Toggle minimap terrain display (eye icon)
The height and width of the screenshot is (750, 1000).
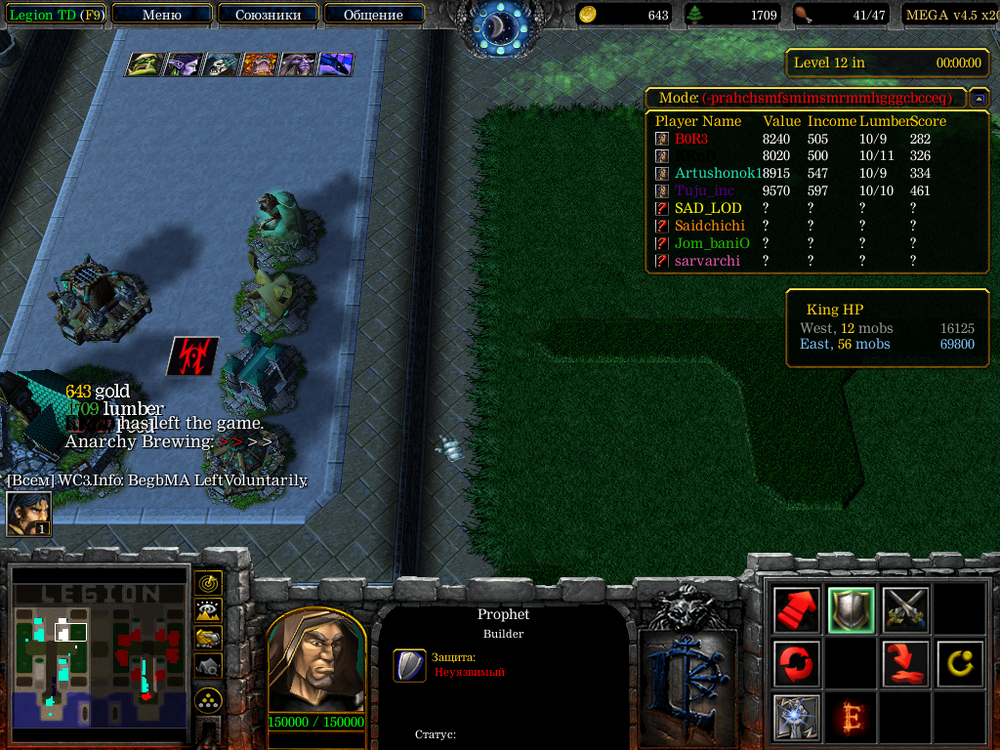click(x=209, y=609)
